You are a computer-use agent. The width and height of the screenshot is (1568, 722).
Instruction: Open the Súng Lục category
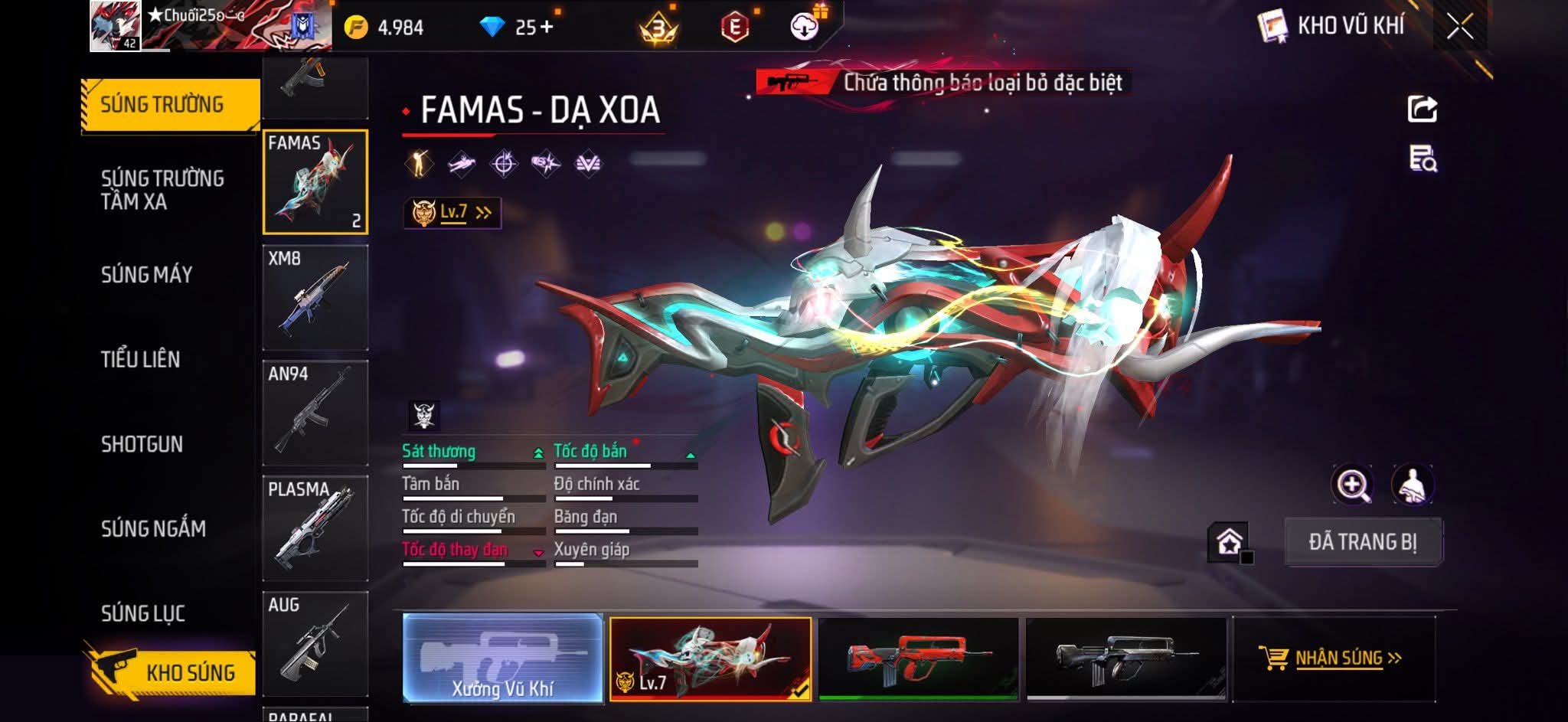click(x=143, y=613)
